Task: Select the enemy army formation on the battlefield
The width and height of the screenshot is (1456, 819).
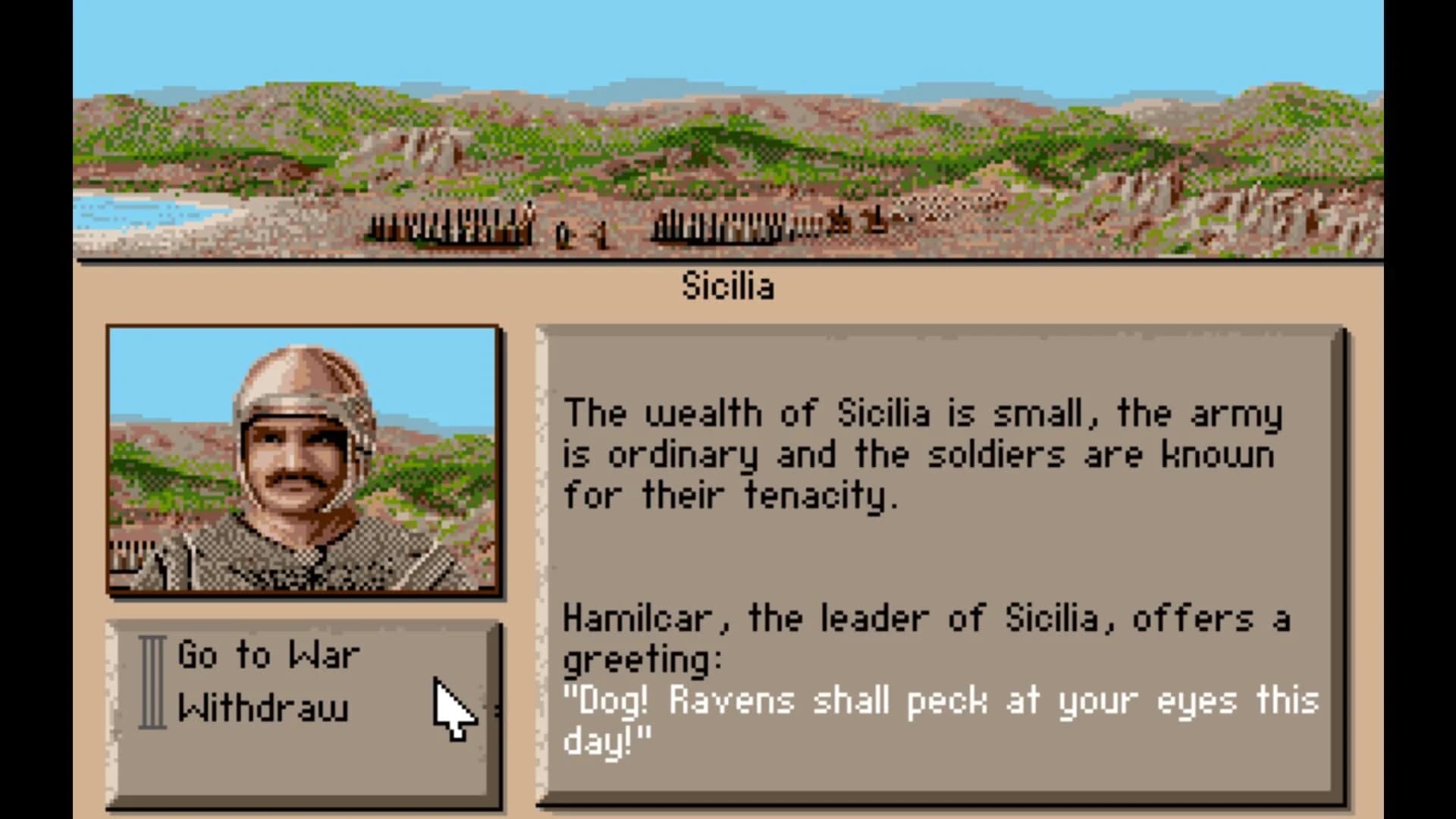Action: click(720, 227)
